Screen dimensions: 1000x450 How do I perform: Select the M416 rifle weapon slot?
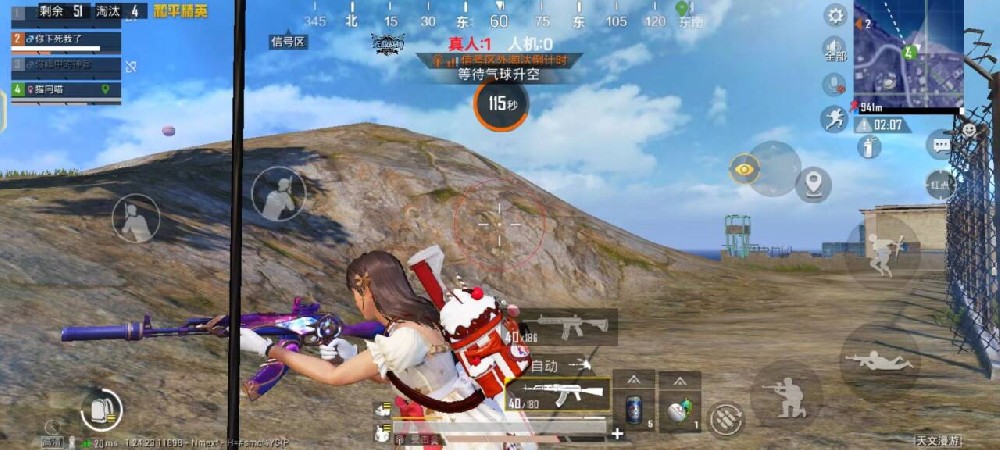coord(566,327)
